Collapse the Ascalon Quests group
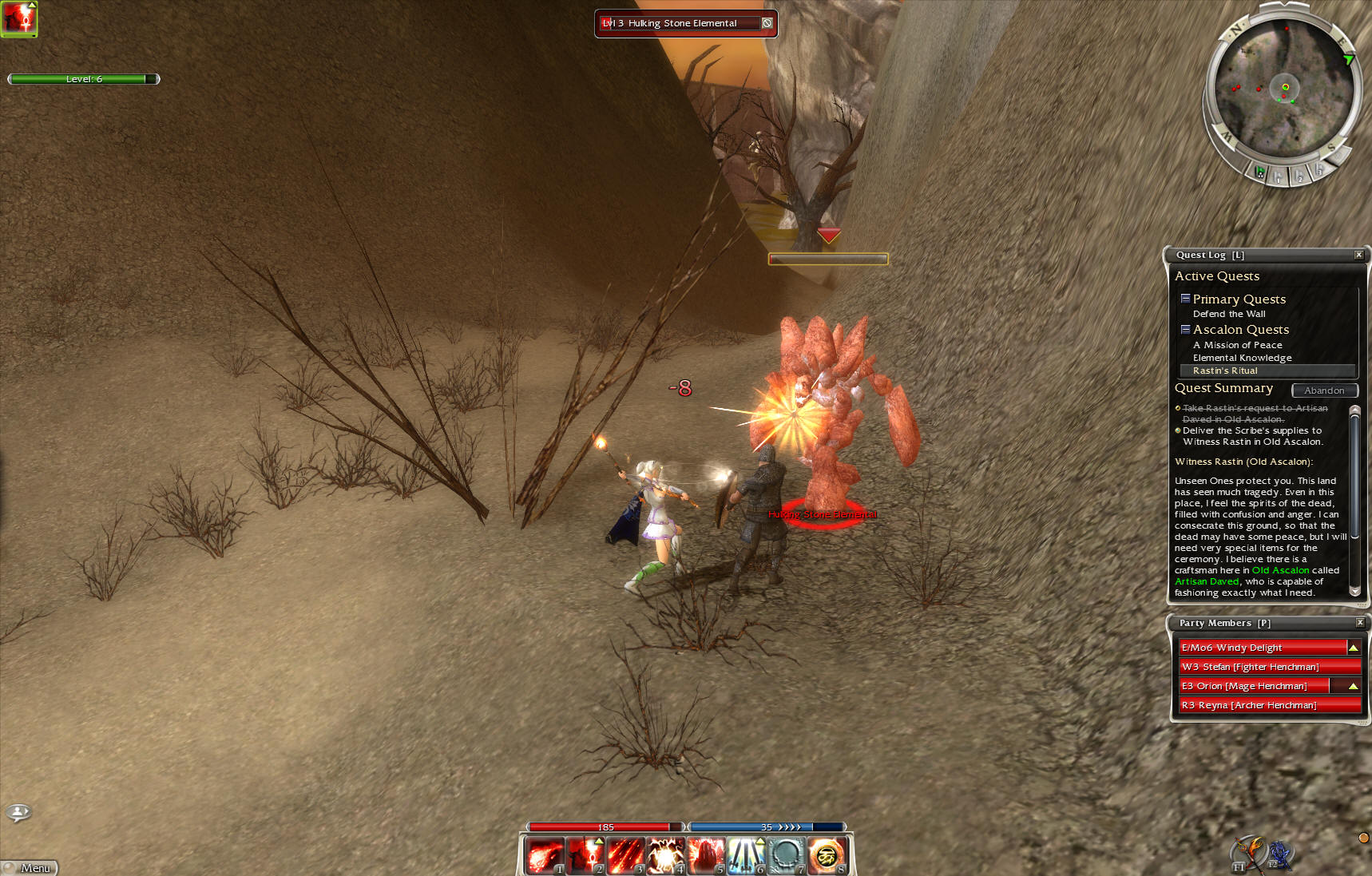 coord(1185,329)
